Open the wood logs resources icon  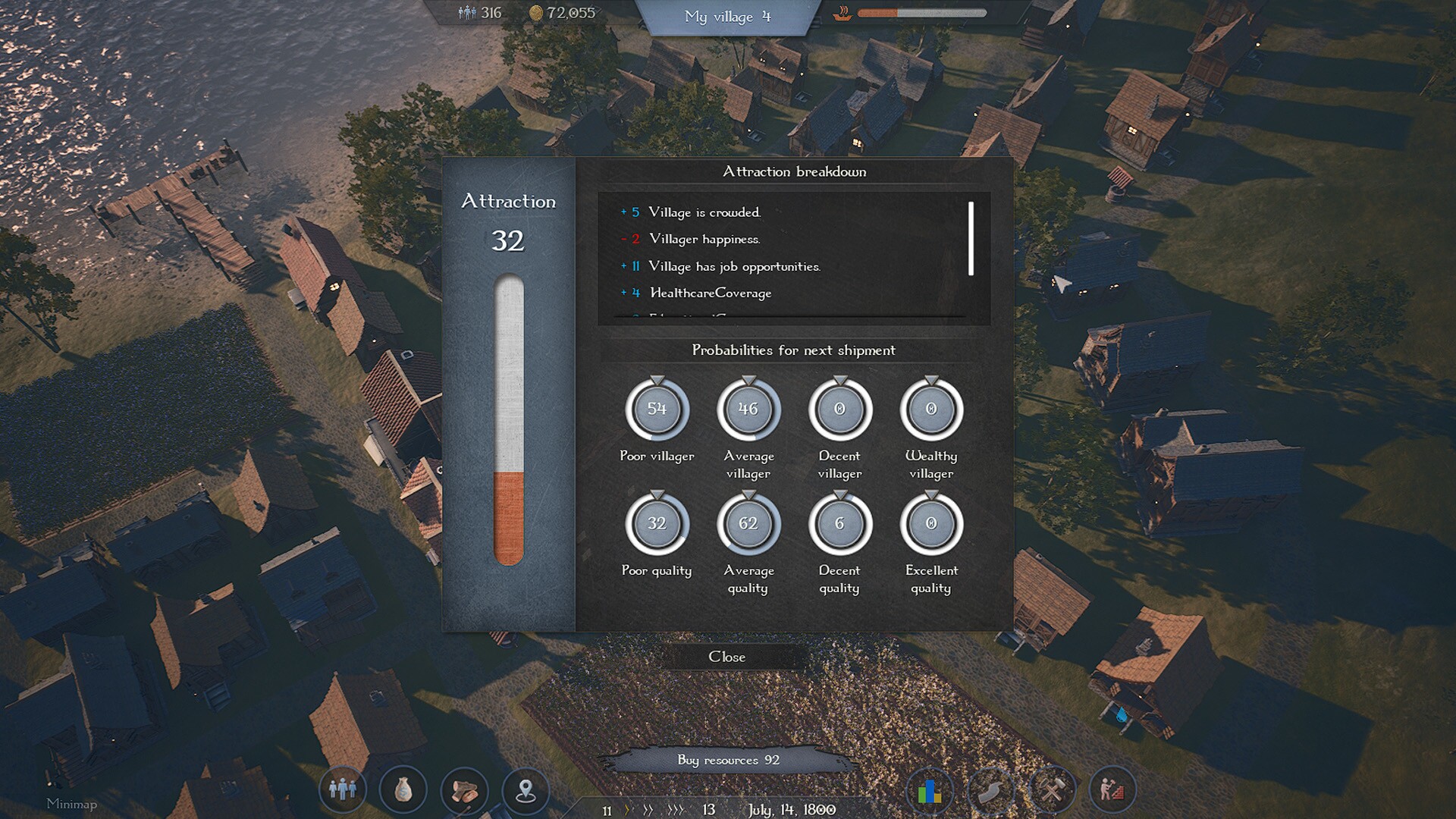464,789
